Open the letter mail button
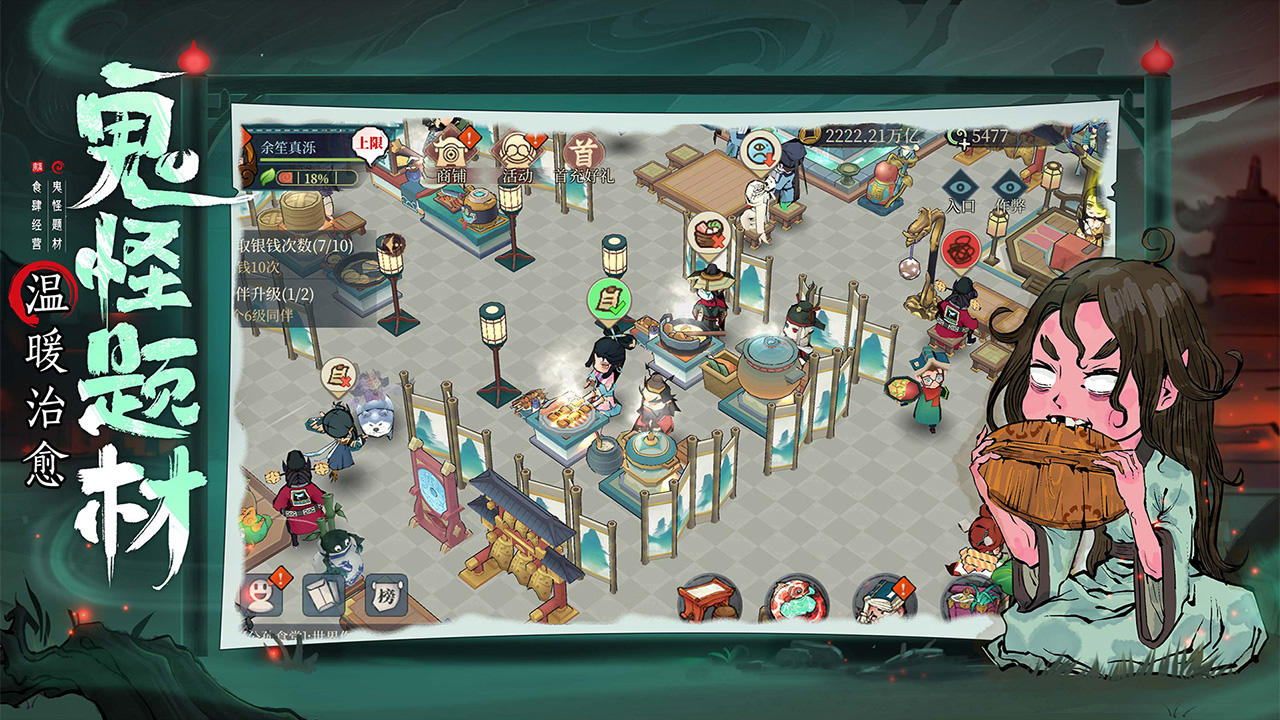Screen dimensions: 1280x720 click(322, 596)
